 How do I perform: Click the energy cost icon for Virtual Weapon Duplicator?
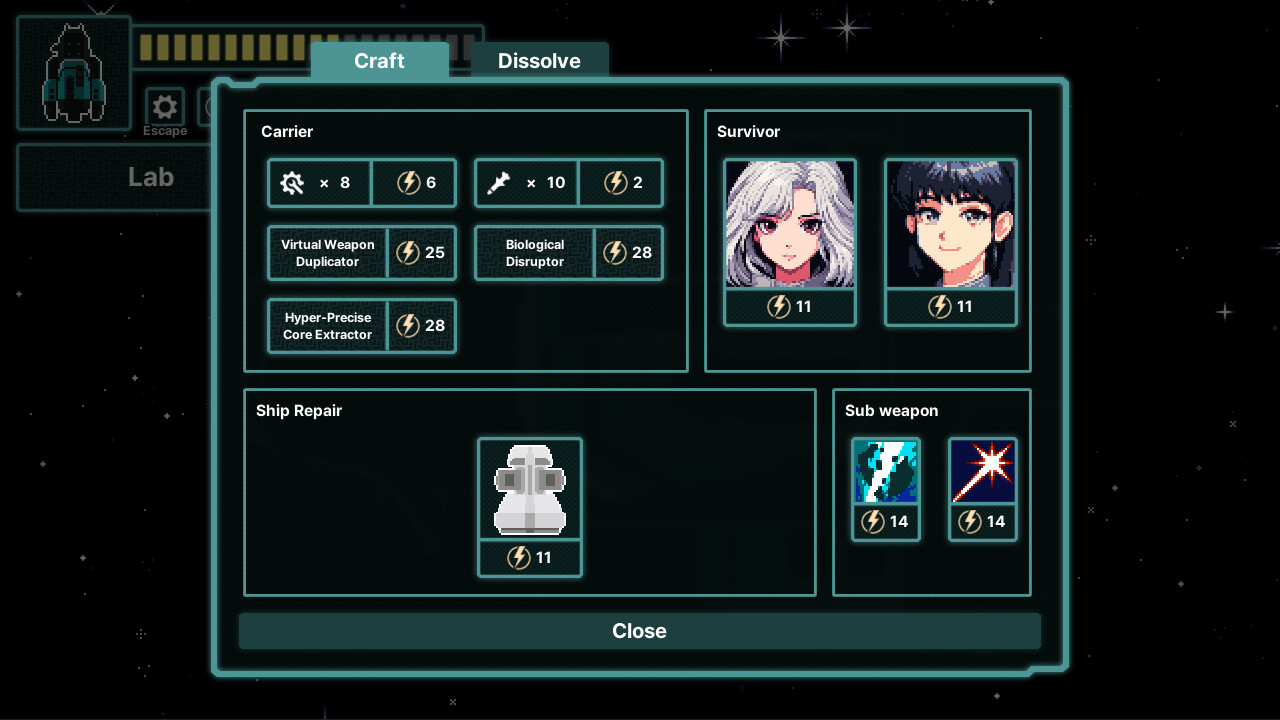point(408,253)
